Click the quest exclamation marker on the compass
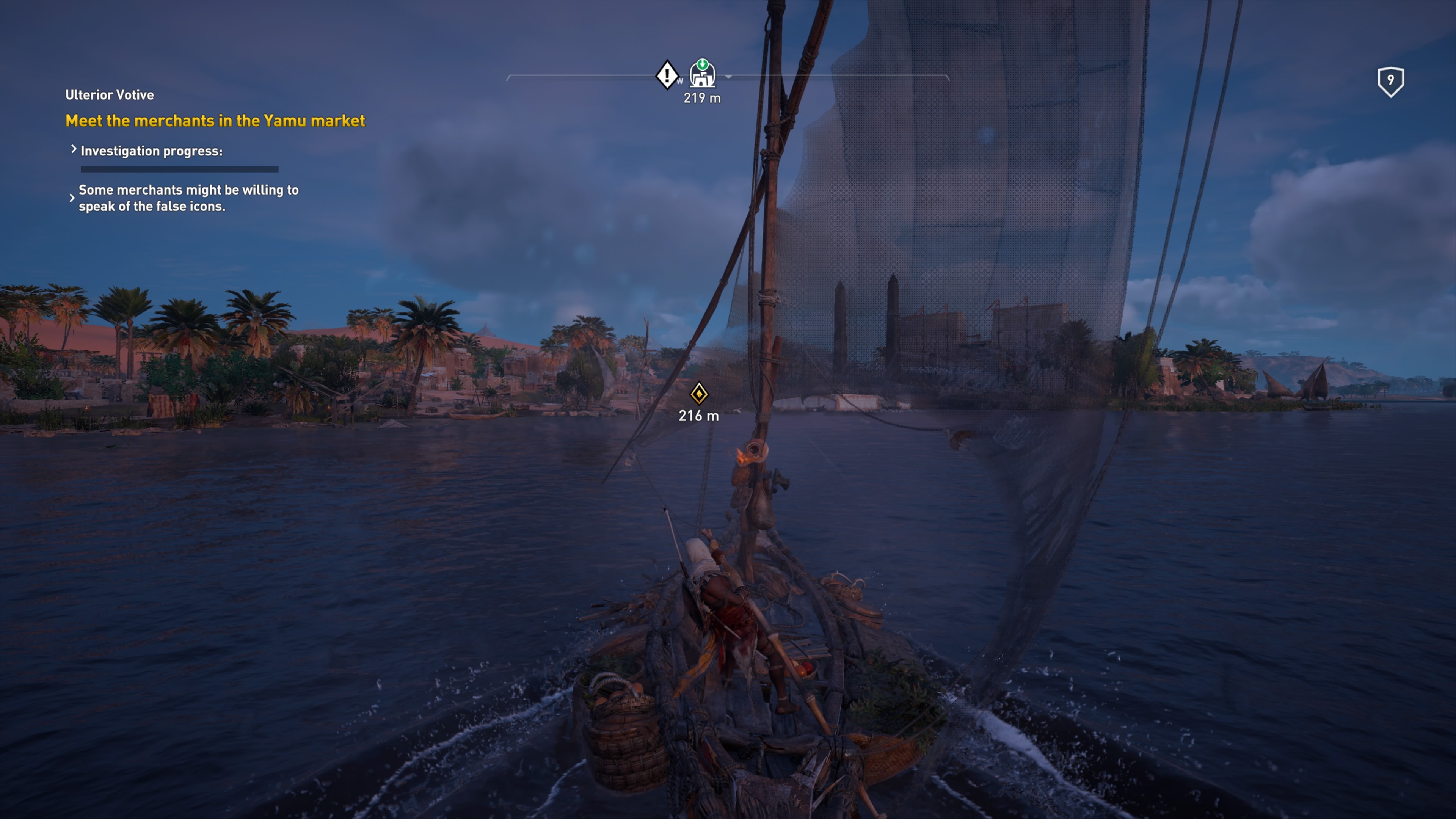1456x819 pixels. pos(667,75)
